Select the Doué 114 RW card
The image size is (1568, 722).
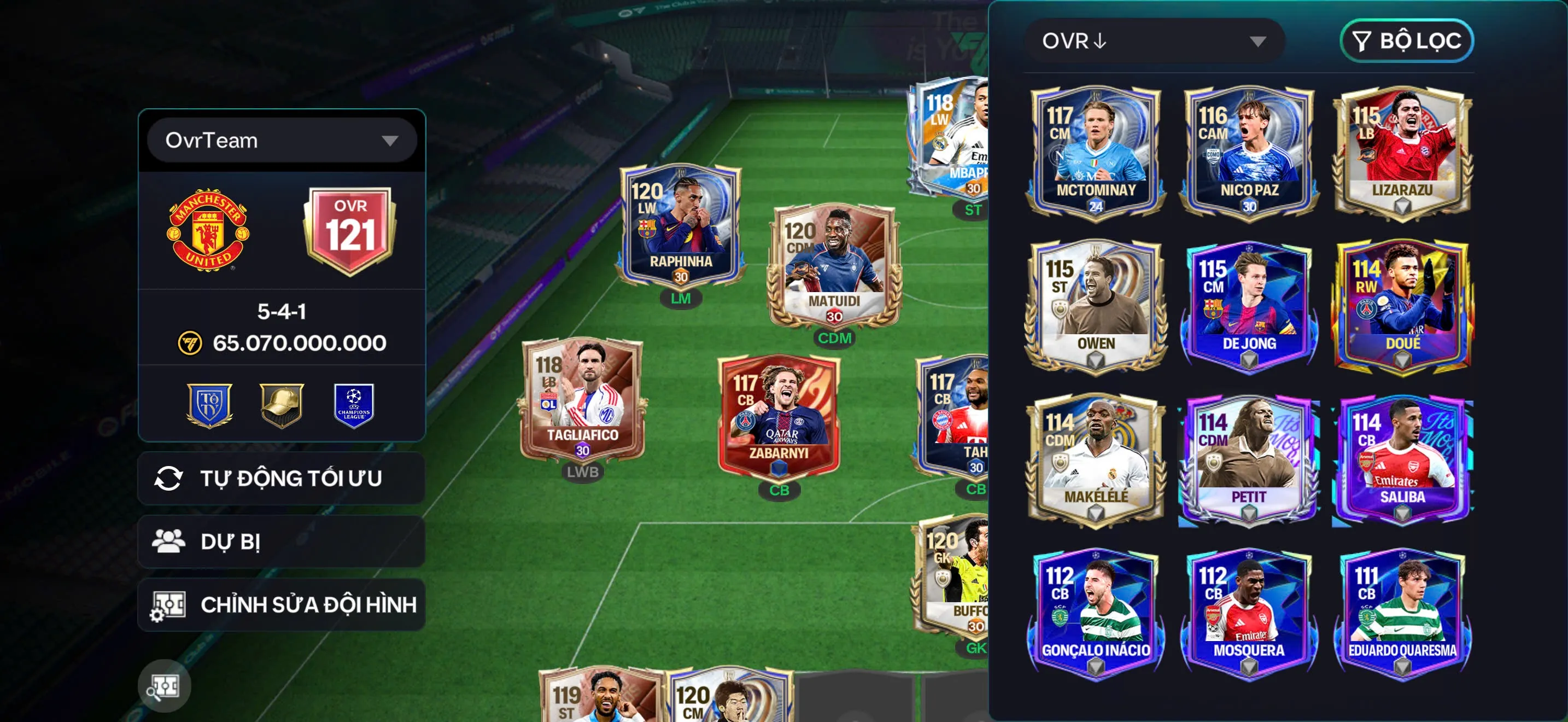point(1402,305)
